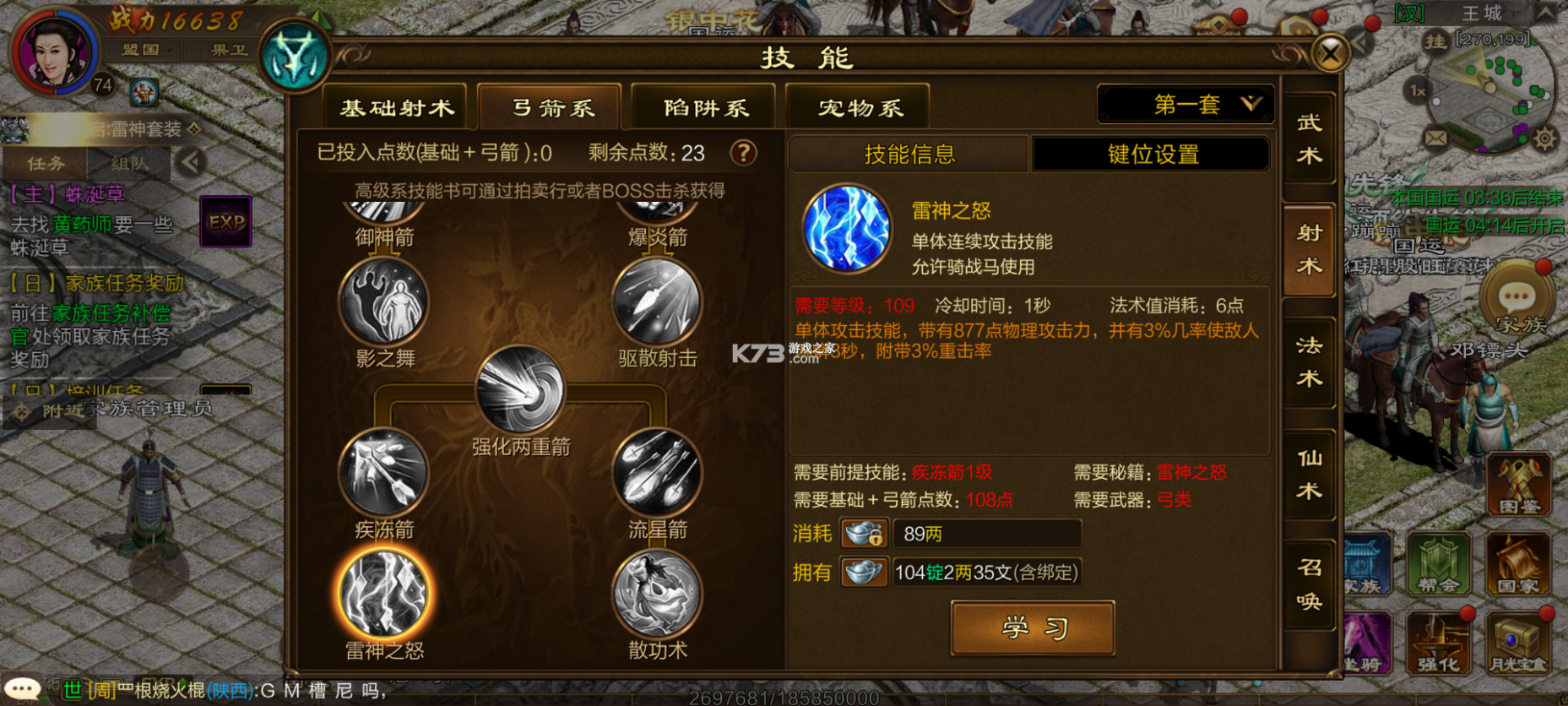Viewport: 1568px width, 706px height.
Task: Open the 家族 chat bubble icon
Action: [1517, 296]
